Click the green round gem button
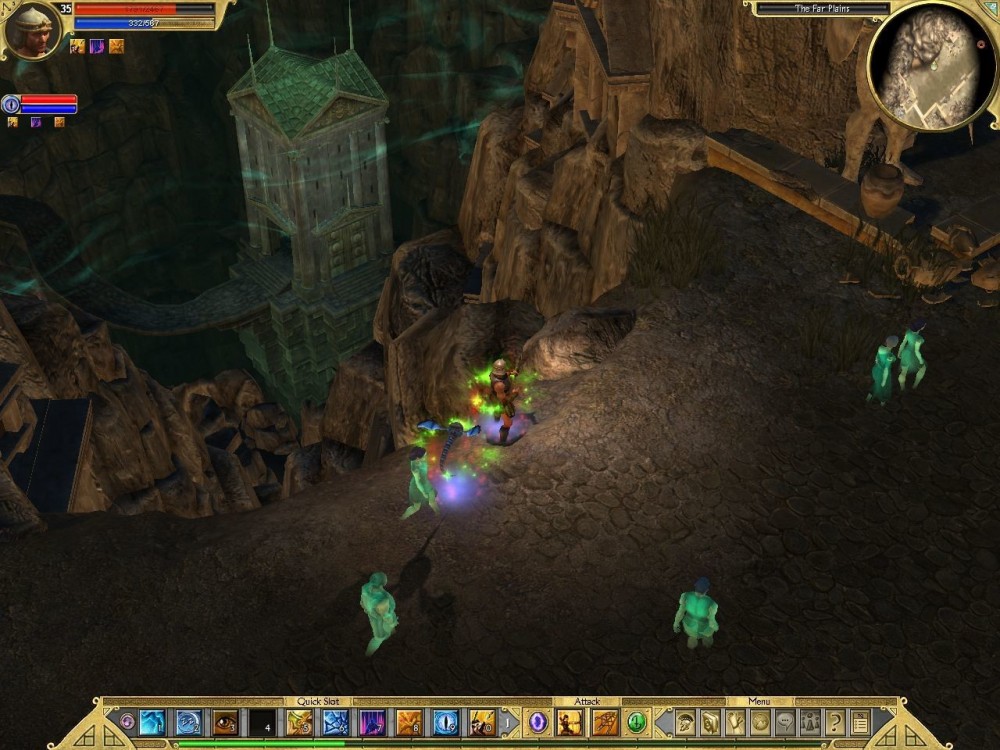 pyautogui.click(x=636, y=722)
